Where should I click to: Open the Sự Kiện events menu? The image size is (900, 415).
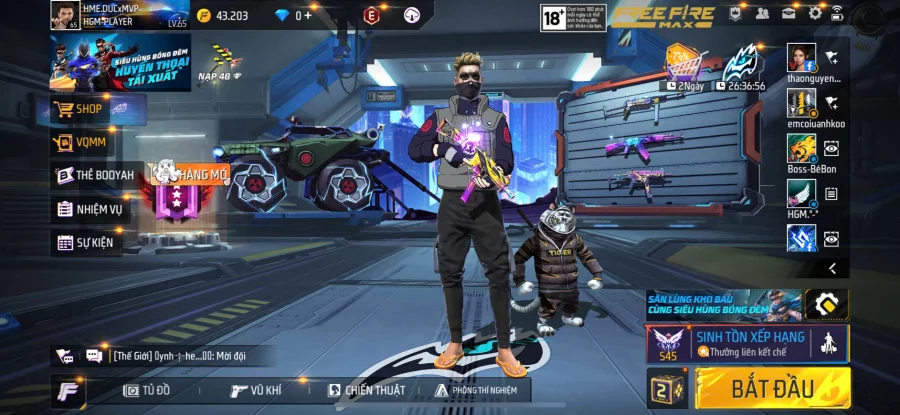pos(86,242)
